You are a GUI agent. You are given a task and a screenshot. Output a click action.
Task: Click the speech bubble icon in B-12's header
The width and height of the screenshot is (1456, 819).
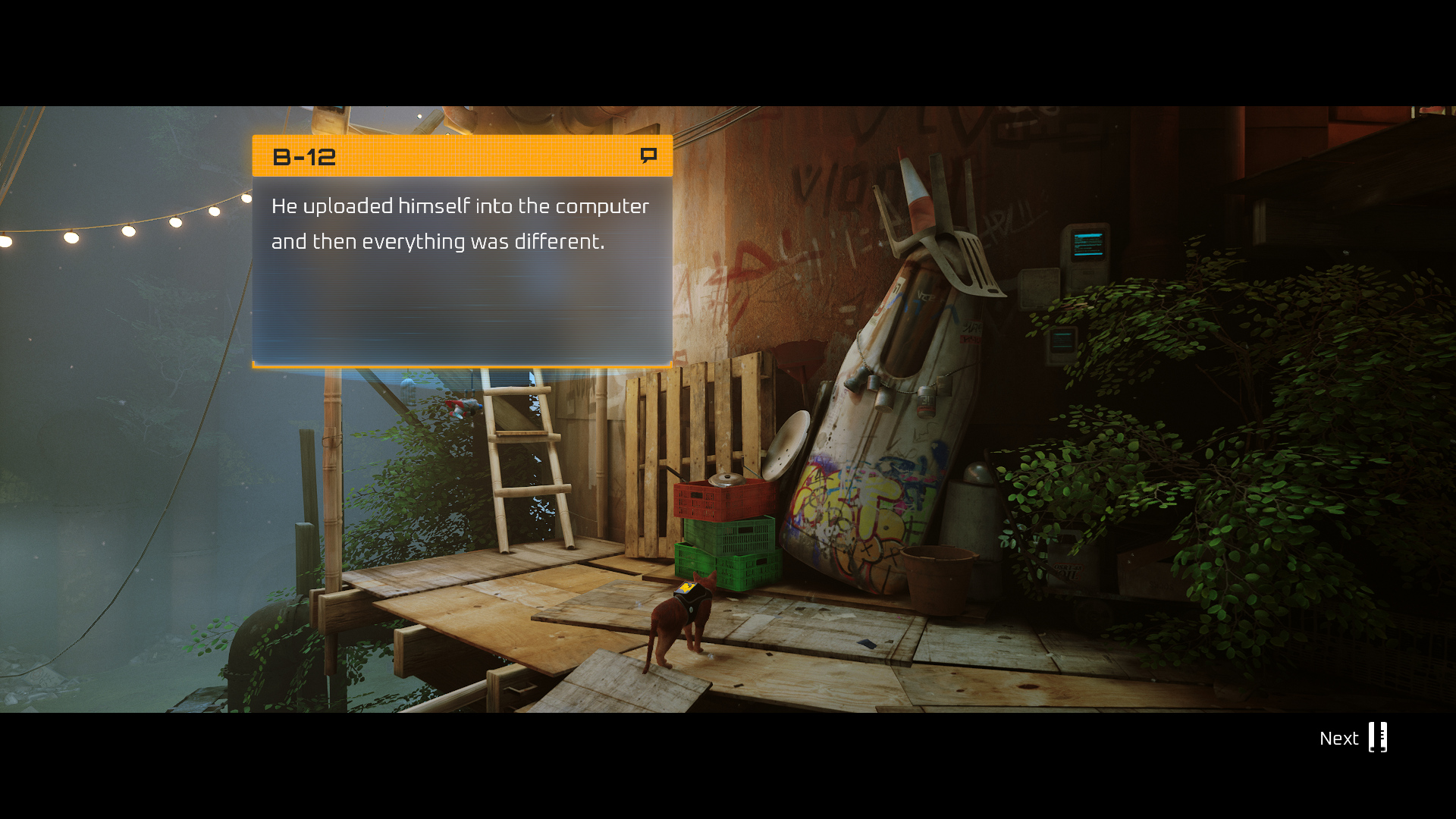(648, 155)
